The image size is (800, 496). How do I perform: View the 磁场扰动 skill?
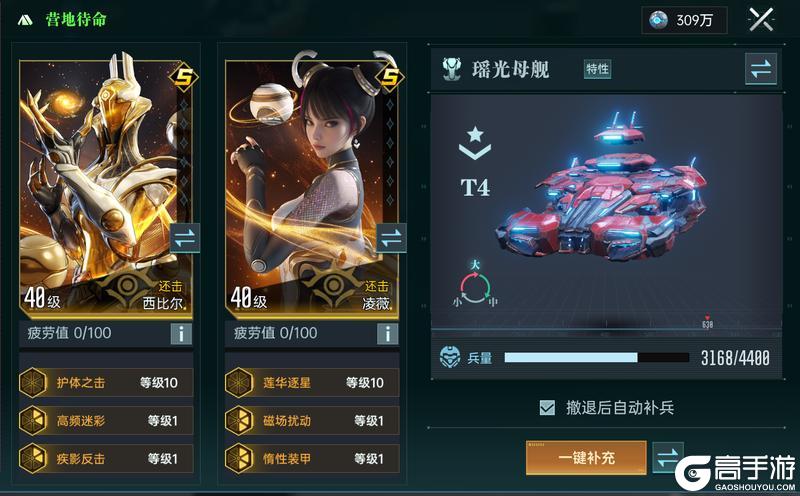point(312,420)
